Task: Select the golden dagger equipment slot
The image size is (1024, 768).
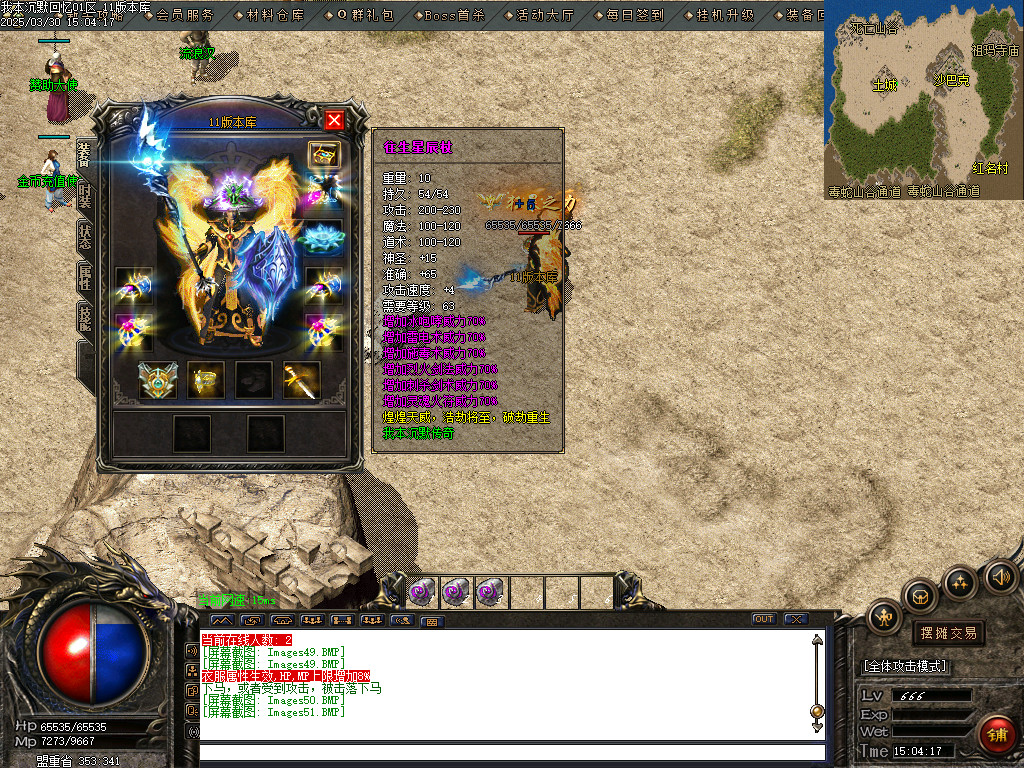Action: (301, 379)
